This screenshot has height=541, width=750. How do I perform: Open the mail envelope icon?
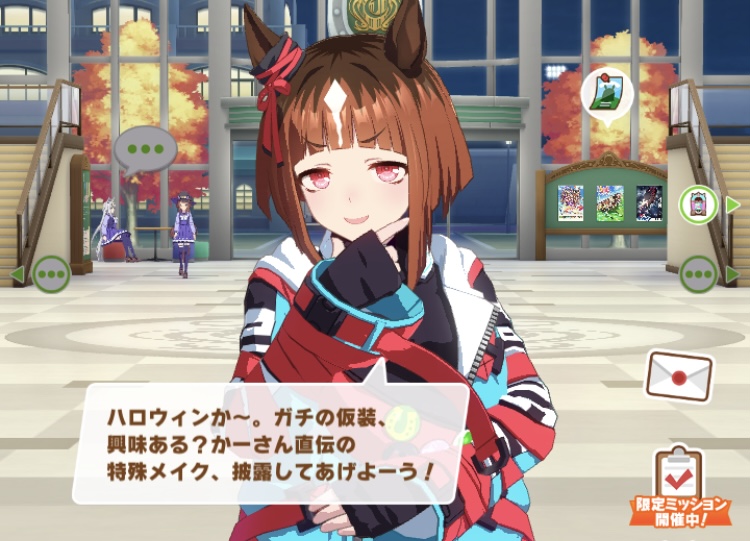point(679,377)
